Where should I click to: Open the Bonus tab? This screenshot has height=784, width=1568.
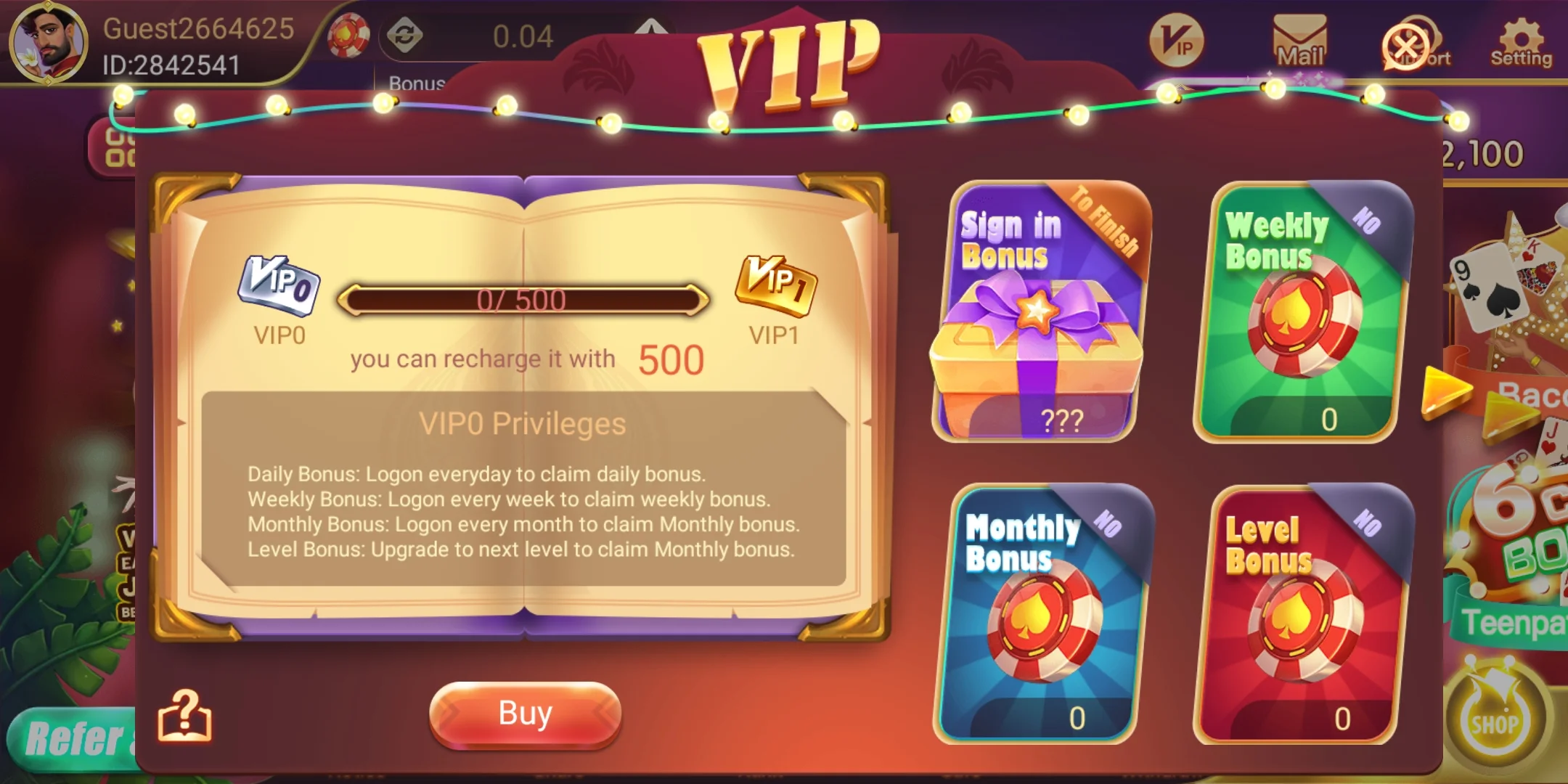pyautogui.click(x=417, y=83)
